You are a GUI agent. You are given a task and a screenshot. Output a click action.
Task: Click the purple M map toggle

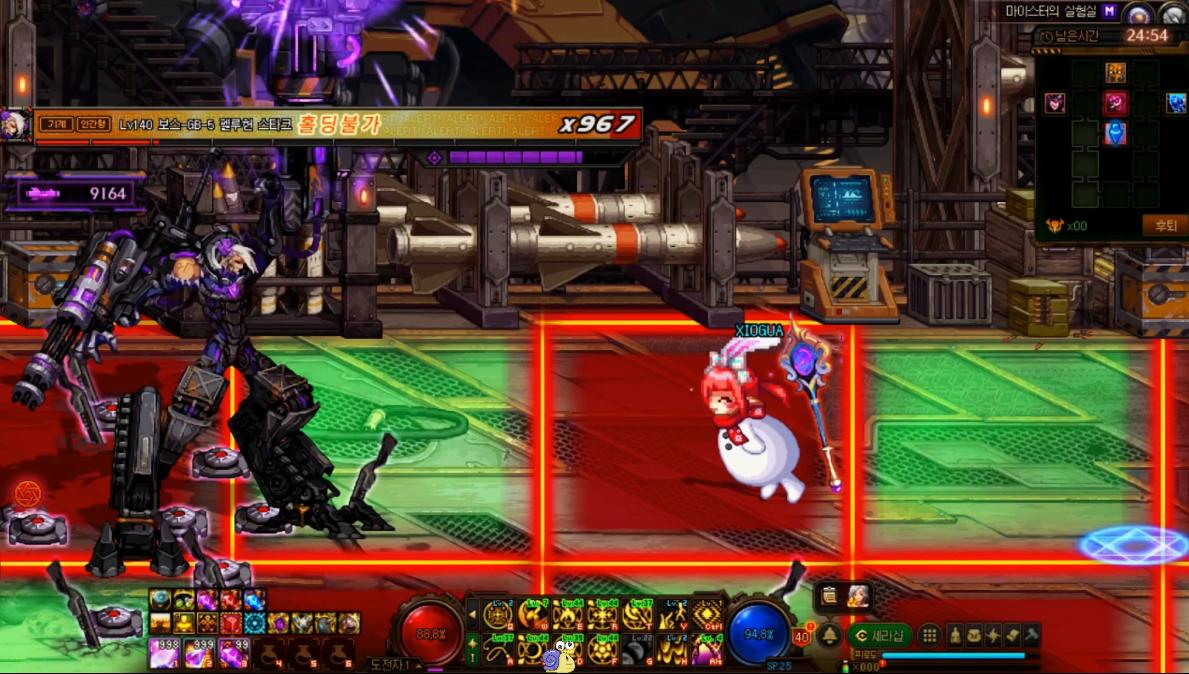pos(1109,11)
